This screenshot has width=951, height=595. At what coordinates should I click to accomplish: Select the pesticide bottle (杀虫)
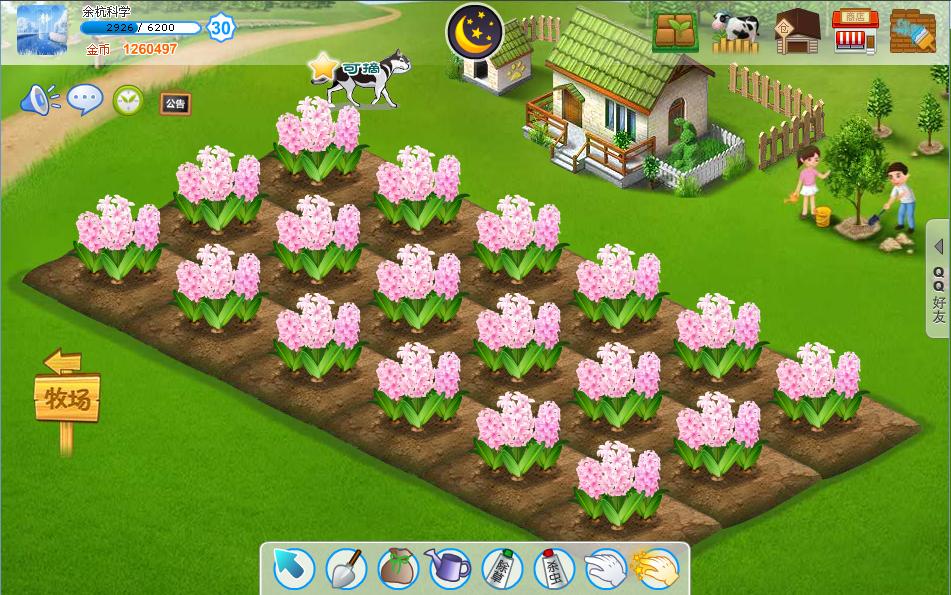click(x=554, y=569)
